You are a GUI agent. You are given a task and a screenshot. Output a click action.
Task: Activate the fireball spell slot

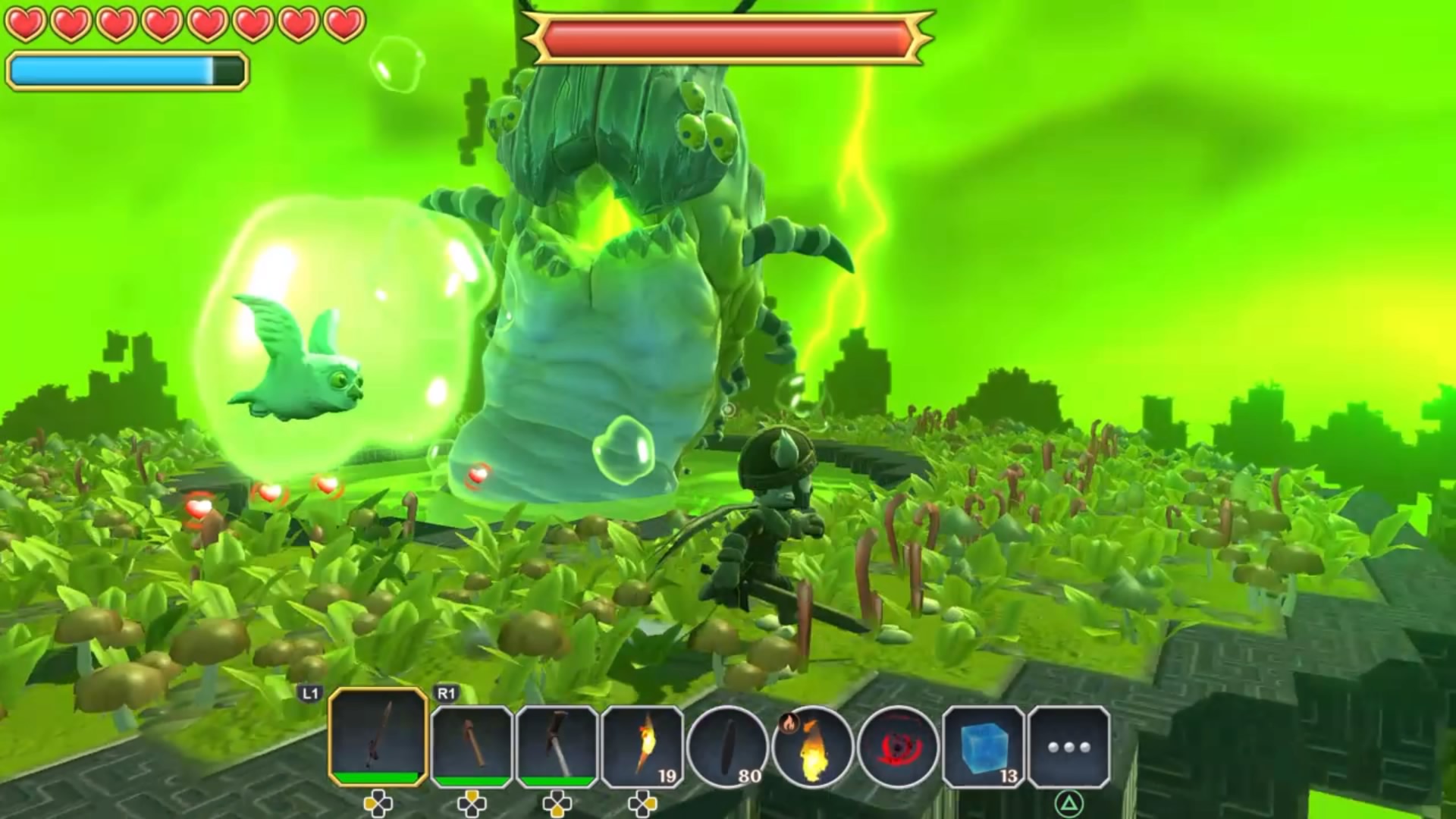(812, 746)
